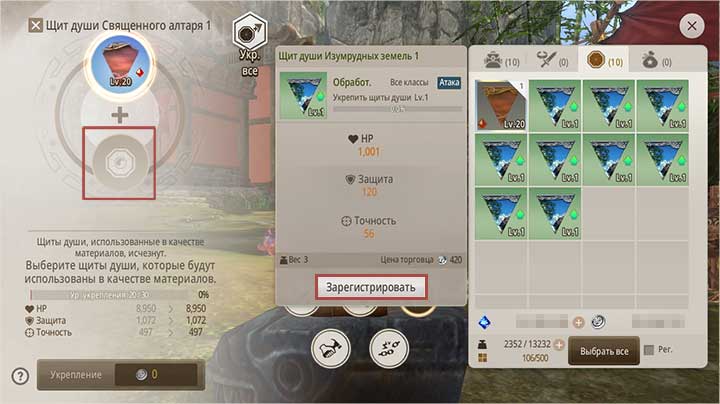Open the weapons inventory tab
This screenshot has height=404, width=720.
(551, 61)
